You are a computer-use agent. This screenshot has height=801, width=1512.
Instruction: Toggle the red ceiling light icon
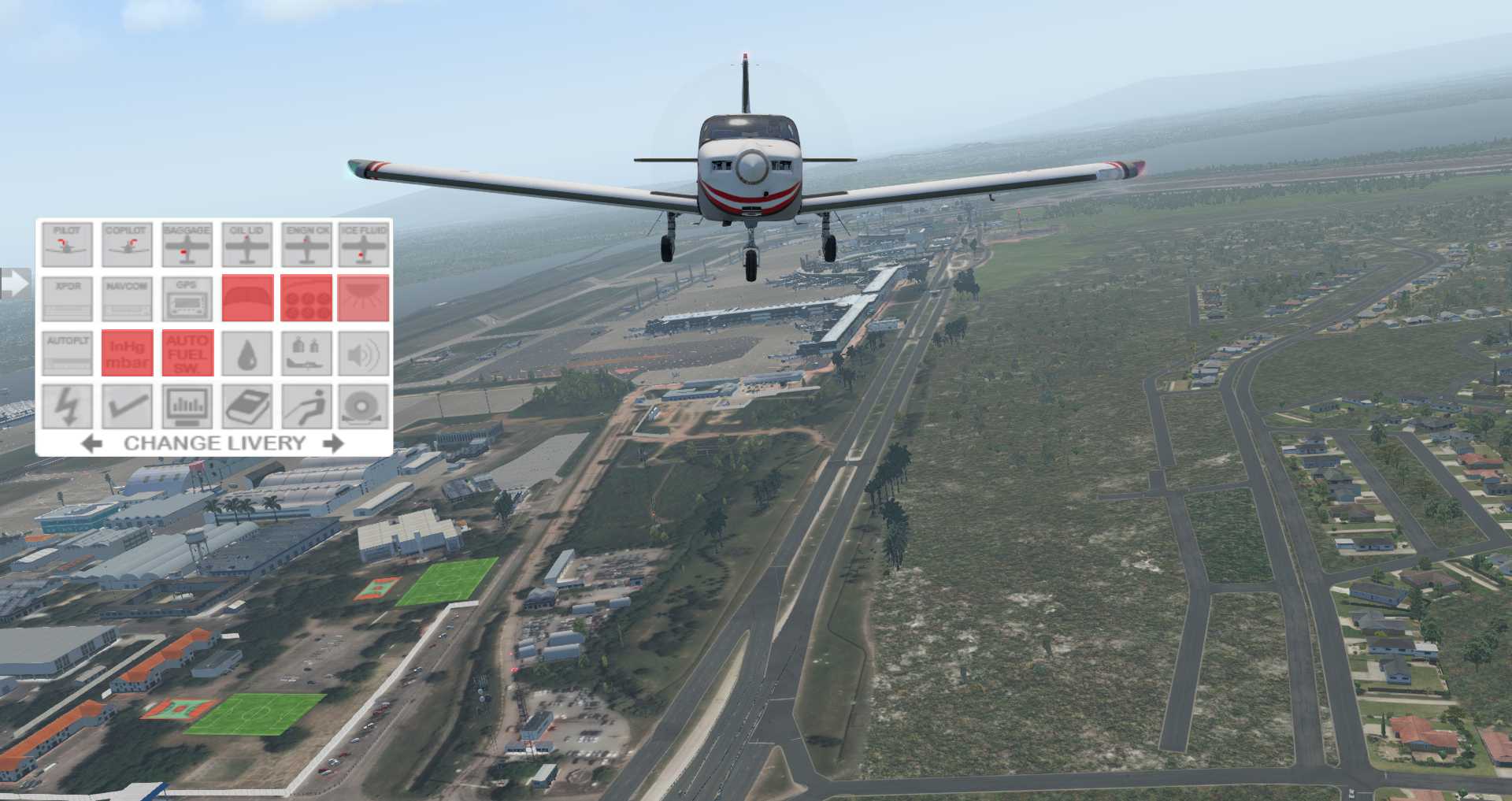[364, 299]
